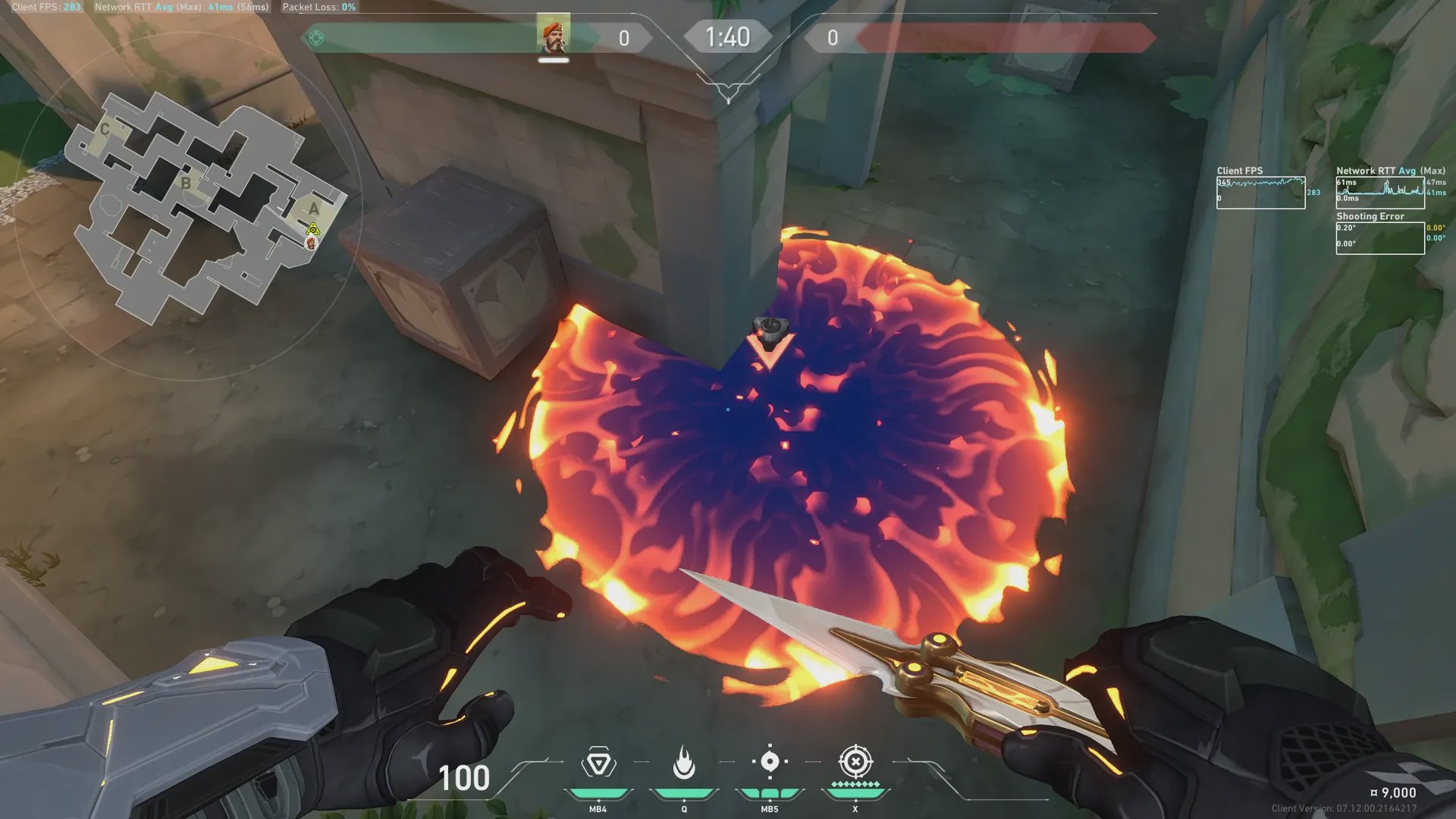Trigger the Orbital Strike ultimate icon
The image size is (1456, 819).
pyautogui.click(x=855, y=761)
